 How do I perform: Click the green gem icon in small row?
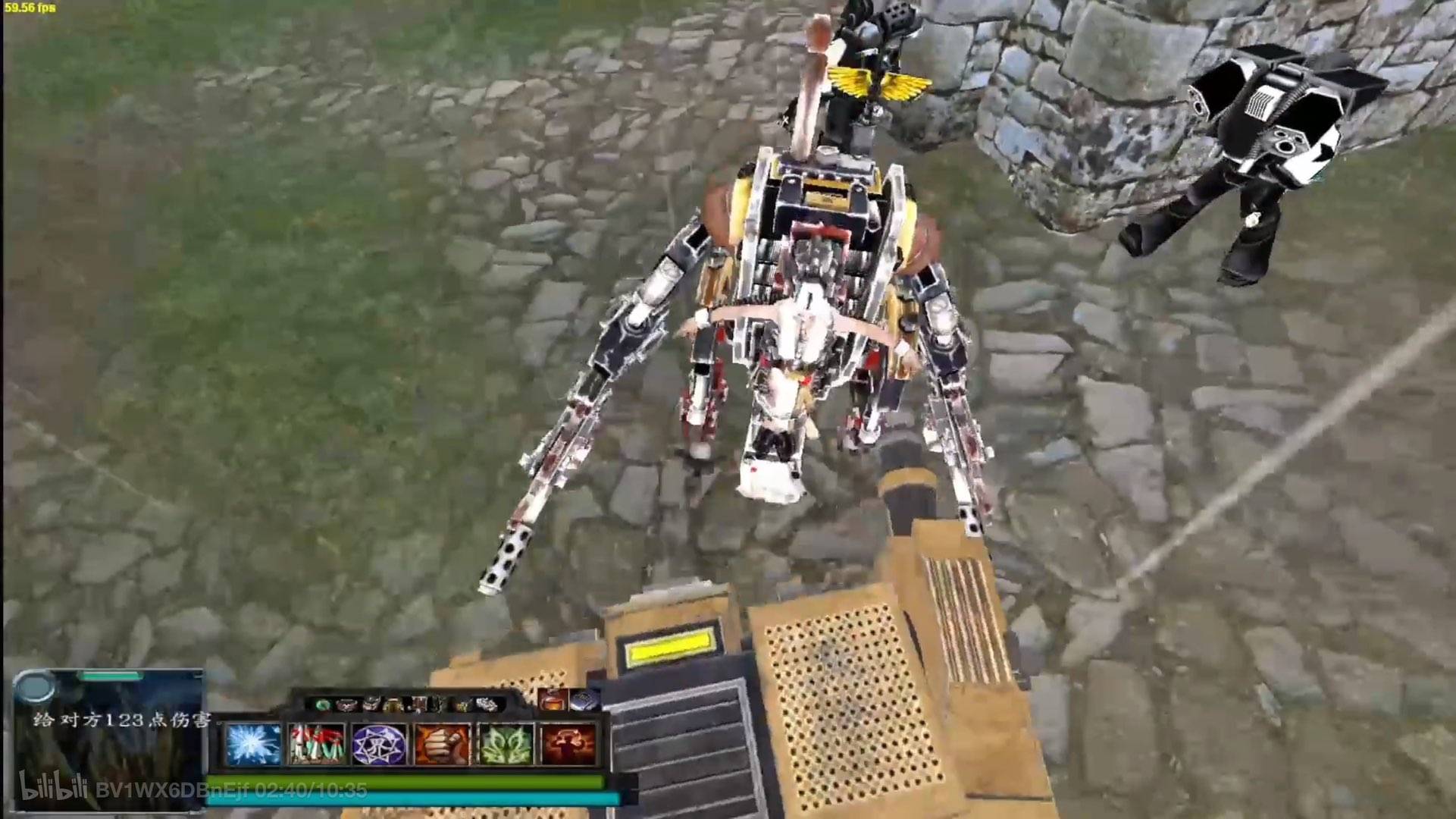click(x=324, y=704)
